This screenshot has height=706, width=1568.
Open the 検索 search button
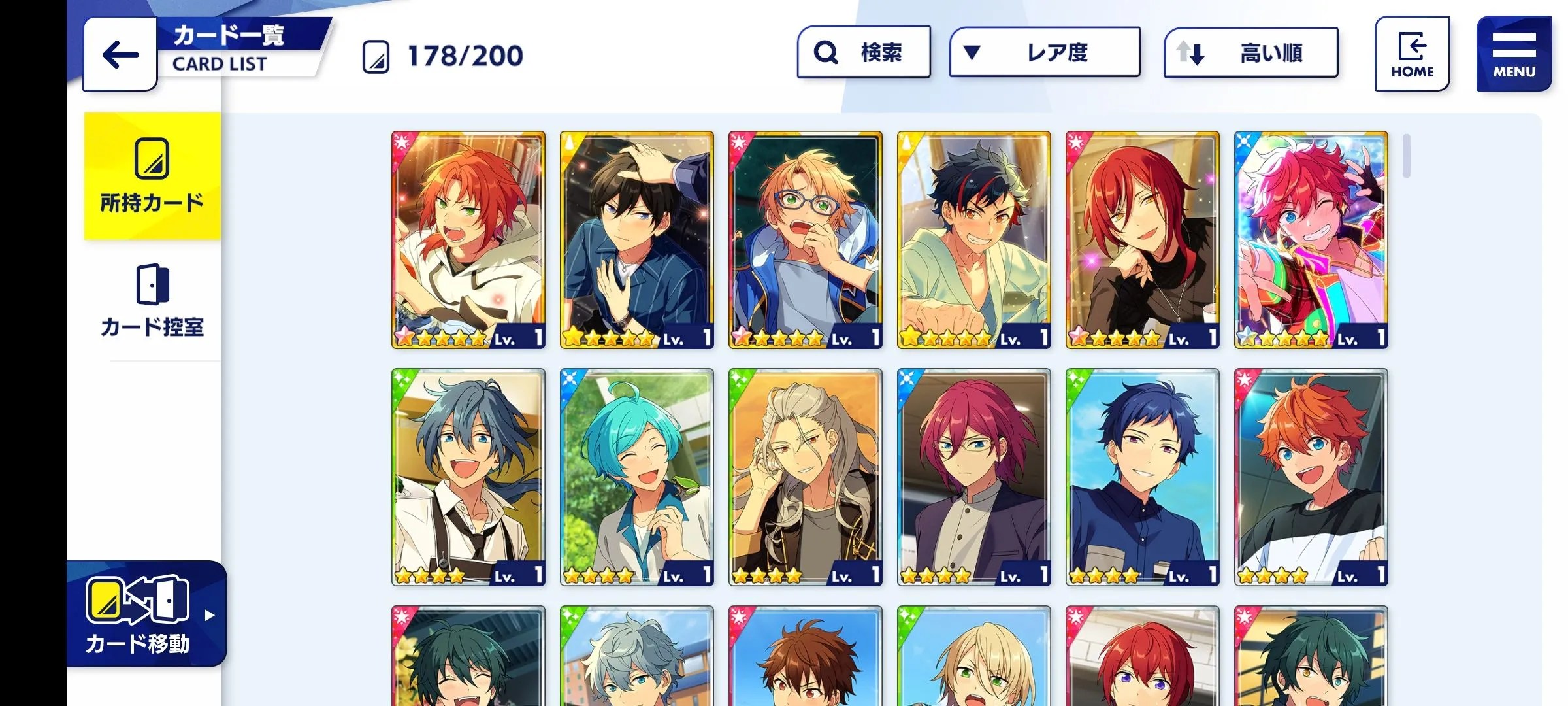click(863, 52)
